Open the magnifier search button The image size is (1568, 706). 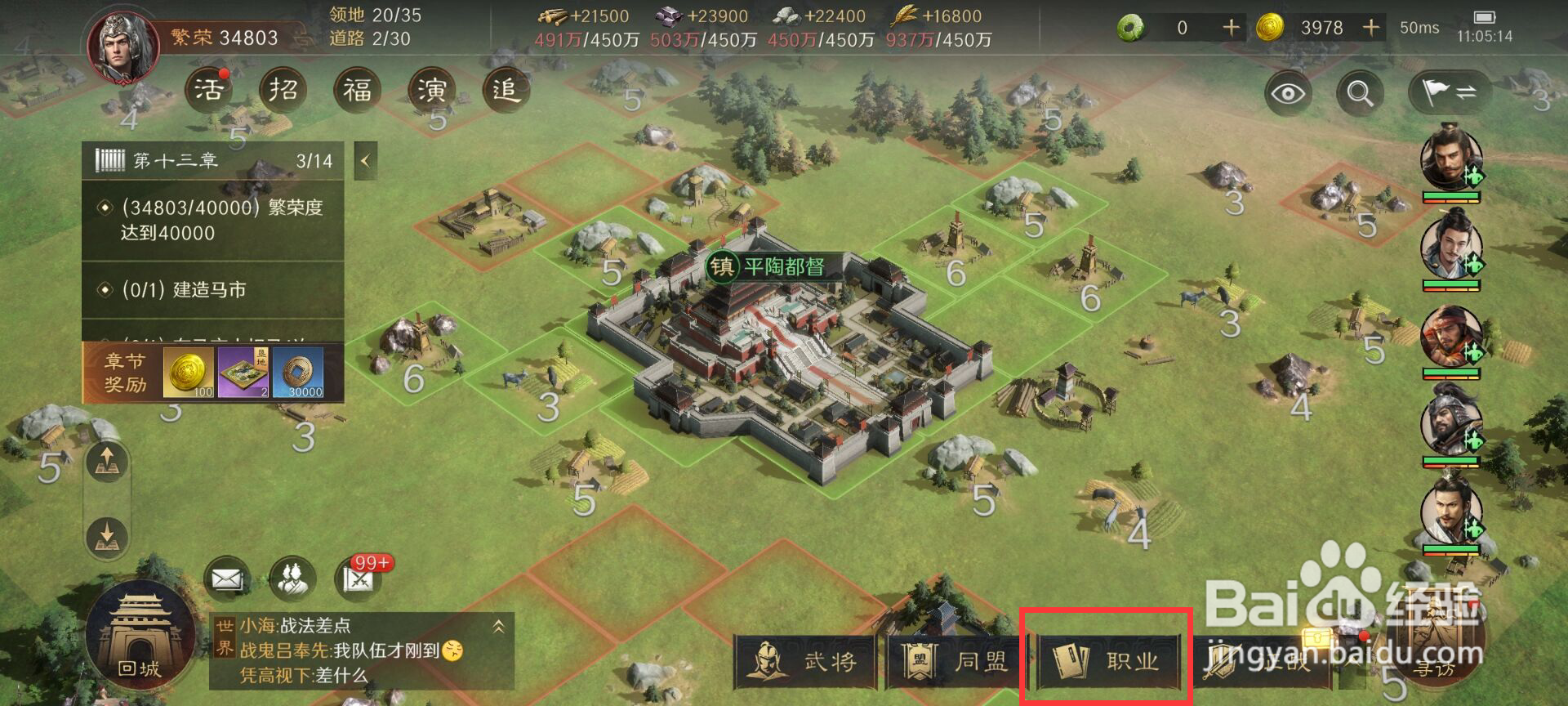(1360, 93)
